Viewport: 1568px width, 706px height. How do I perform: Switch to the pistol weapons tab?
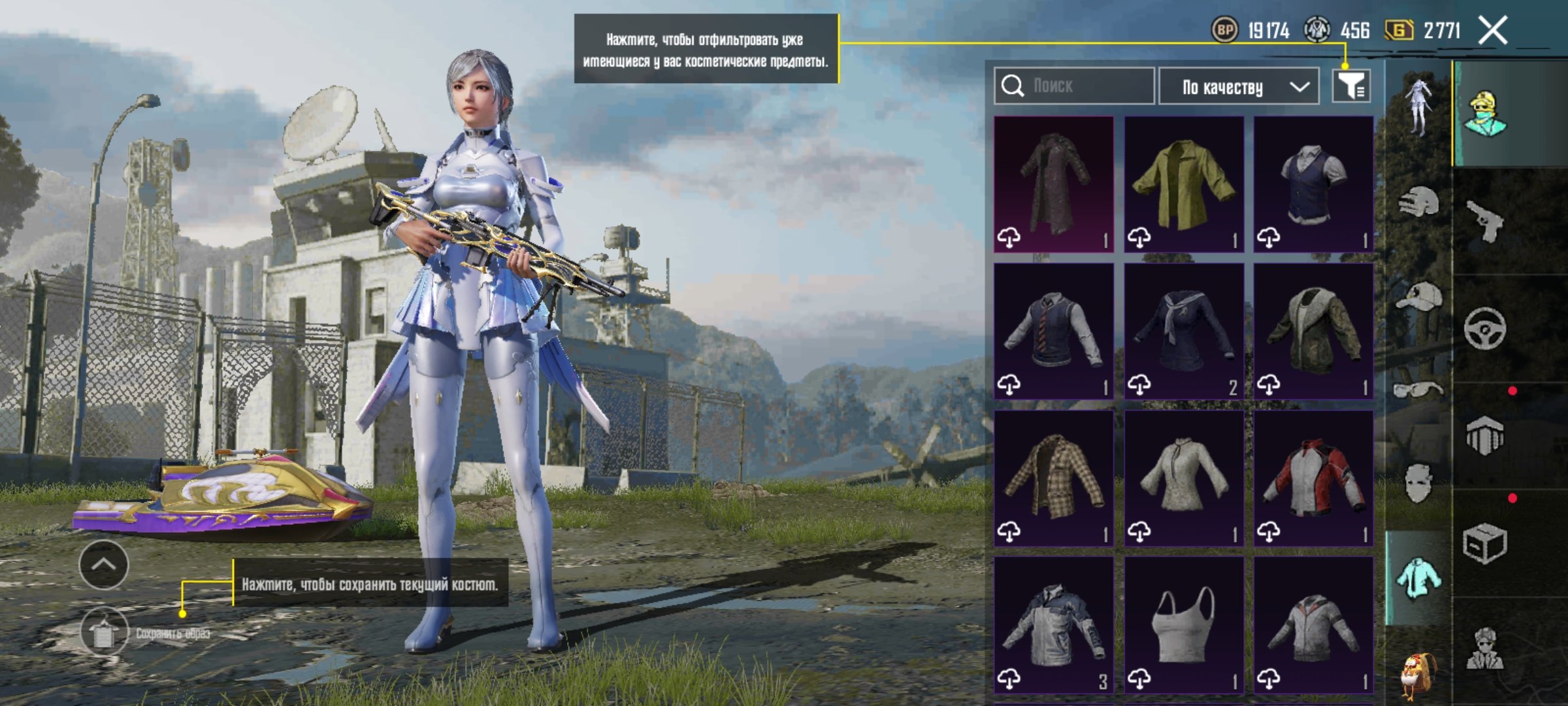(x=1484, y=221)
